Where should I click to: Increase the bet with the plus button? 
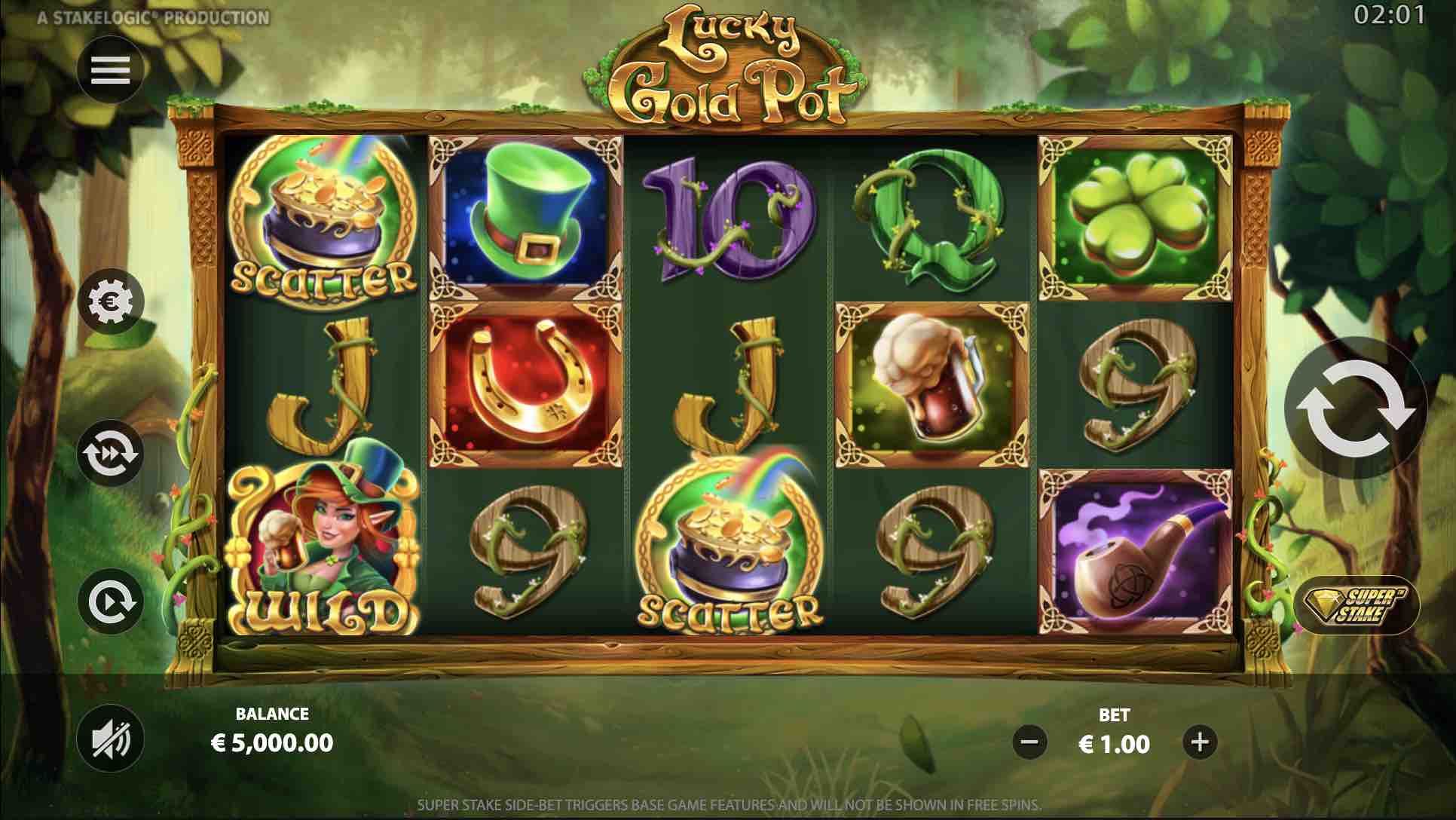pos(1200,742)
